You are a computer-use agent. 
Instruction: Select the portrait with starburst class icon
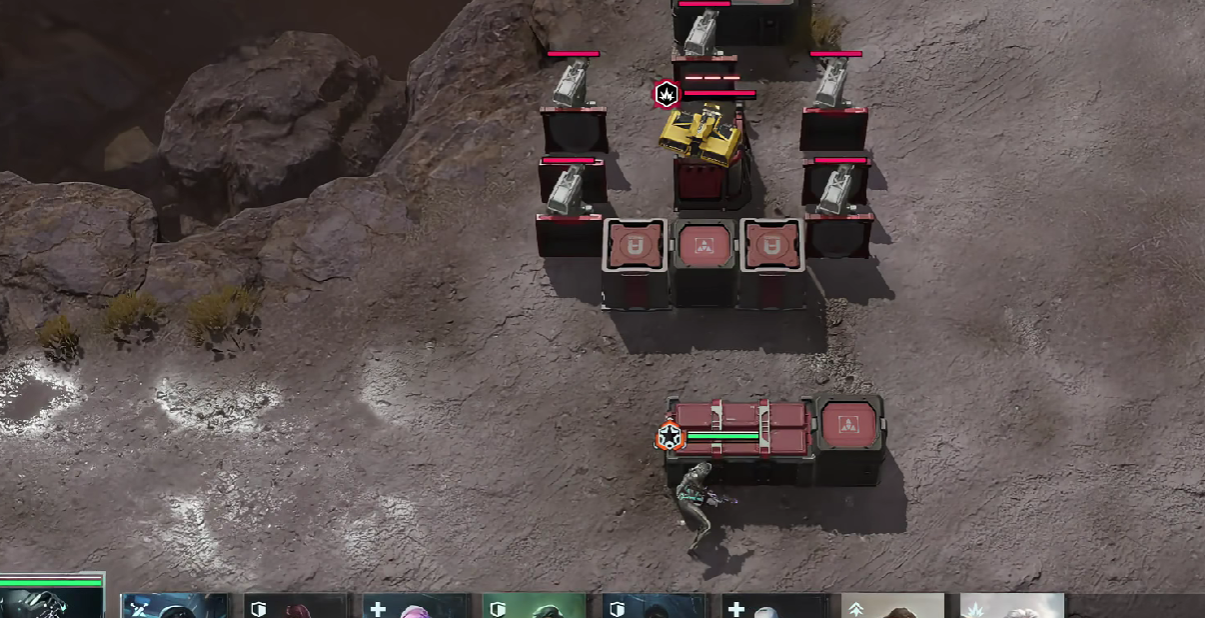pyautogui.click(x=1012, y=606)
